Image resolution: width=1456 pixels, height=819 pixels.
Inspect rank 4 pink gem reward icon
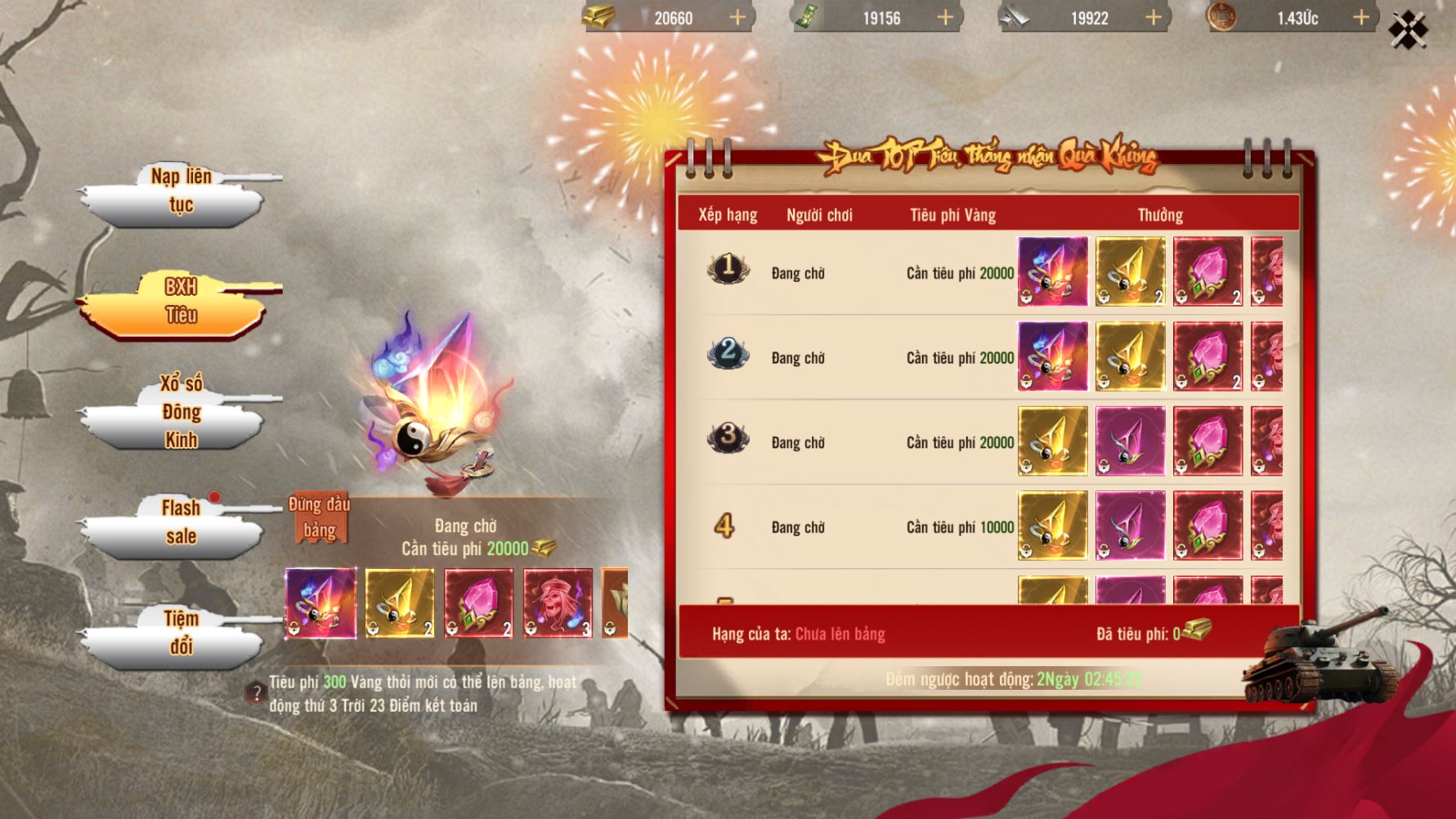point(1208,526)
